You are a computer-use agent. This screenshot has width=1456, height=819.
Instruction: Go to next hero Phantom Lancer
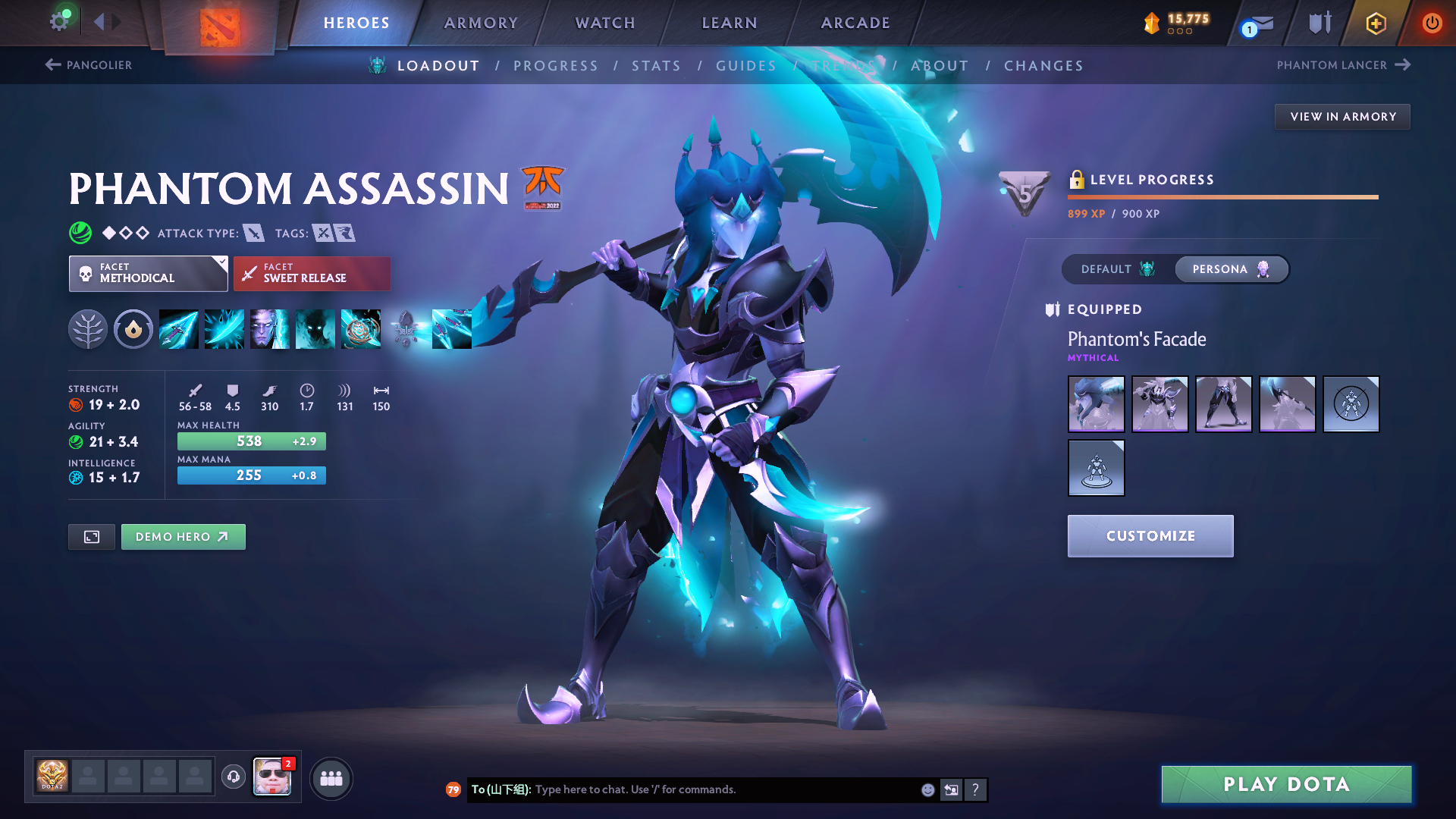click(1343, 65)
